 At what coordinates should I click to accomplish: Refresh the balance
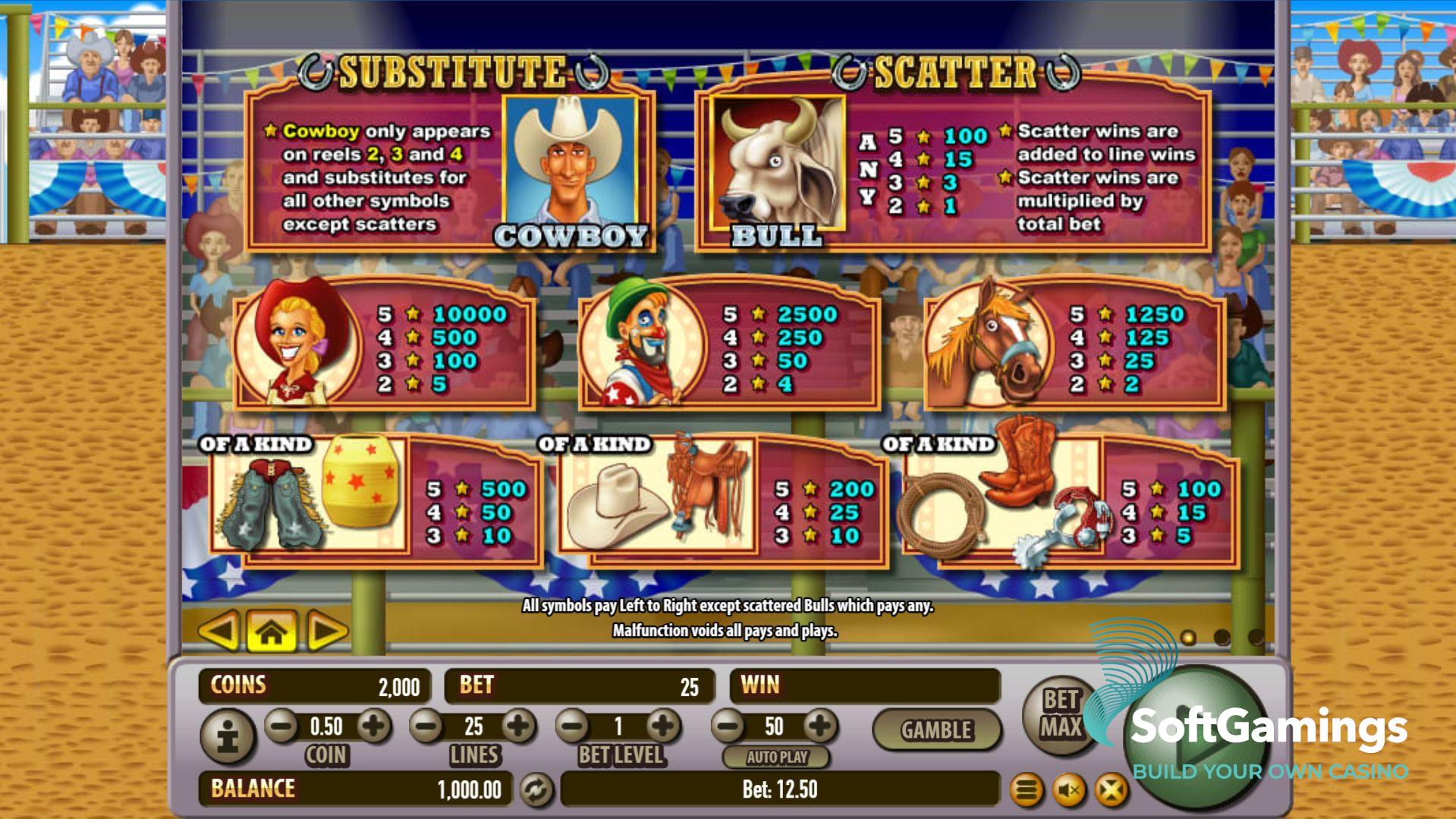536,790
